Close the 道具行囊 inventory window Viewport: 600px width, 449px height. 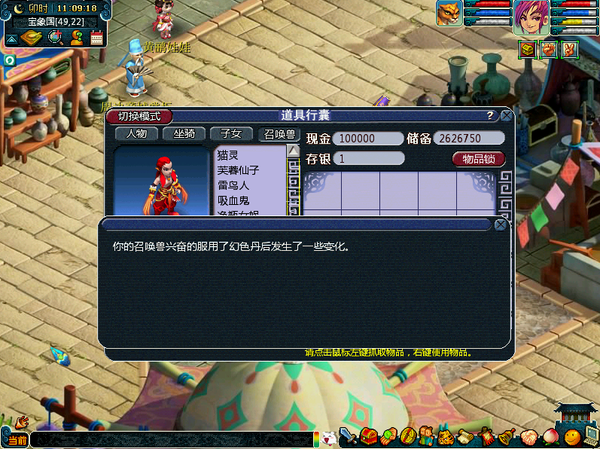pyautogui.click(x=506, y=116)
